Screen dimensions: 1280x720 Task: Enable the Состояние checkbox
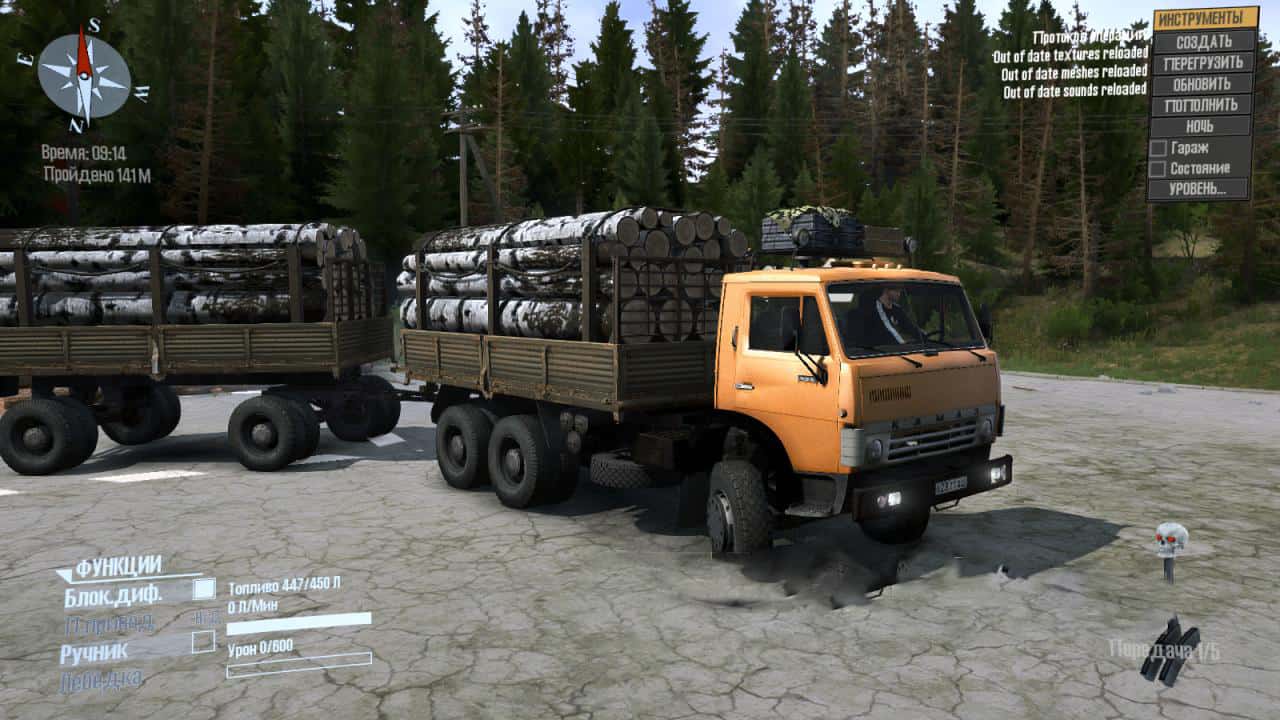[x=1158, y=169]
